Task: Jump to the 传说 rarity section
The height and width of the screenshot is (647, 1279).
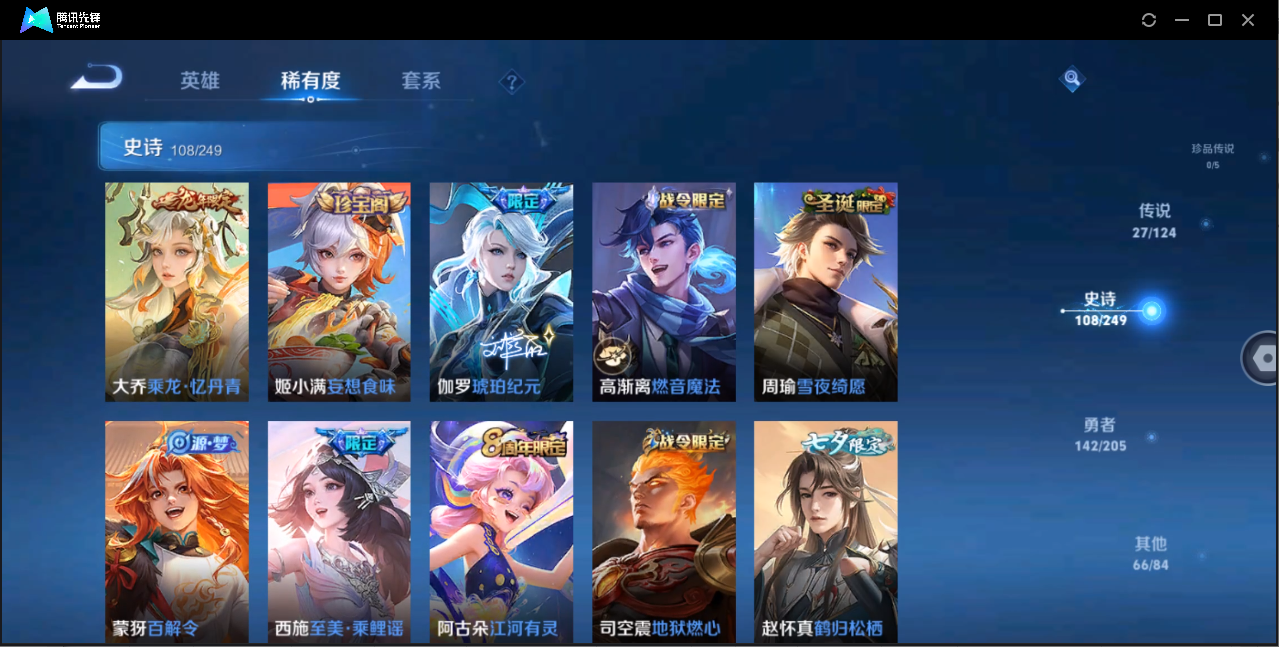Action: click(x=1154, y=220)
